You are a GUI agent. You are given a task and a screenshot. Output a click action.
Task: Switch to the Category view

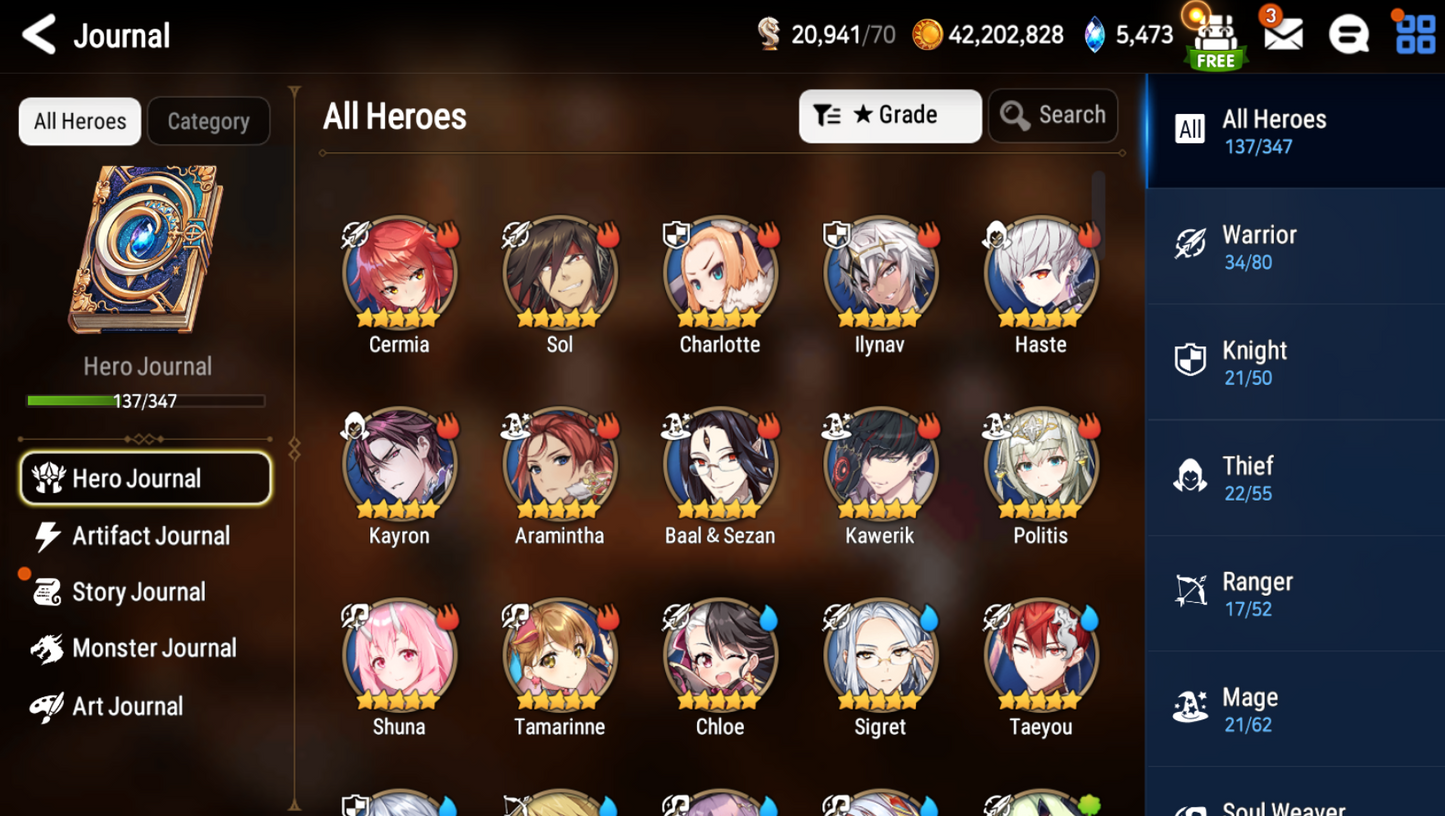[x=208, y=121]
